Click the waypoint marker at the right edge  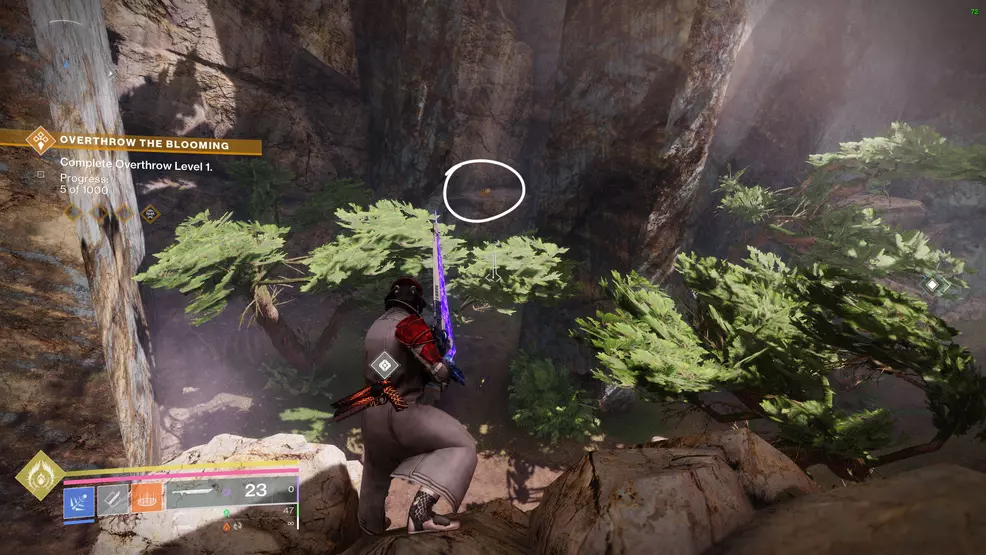tap(932, 285)
